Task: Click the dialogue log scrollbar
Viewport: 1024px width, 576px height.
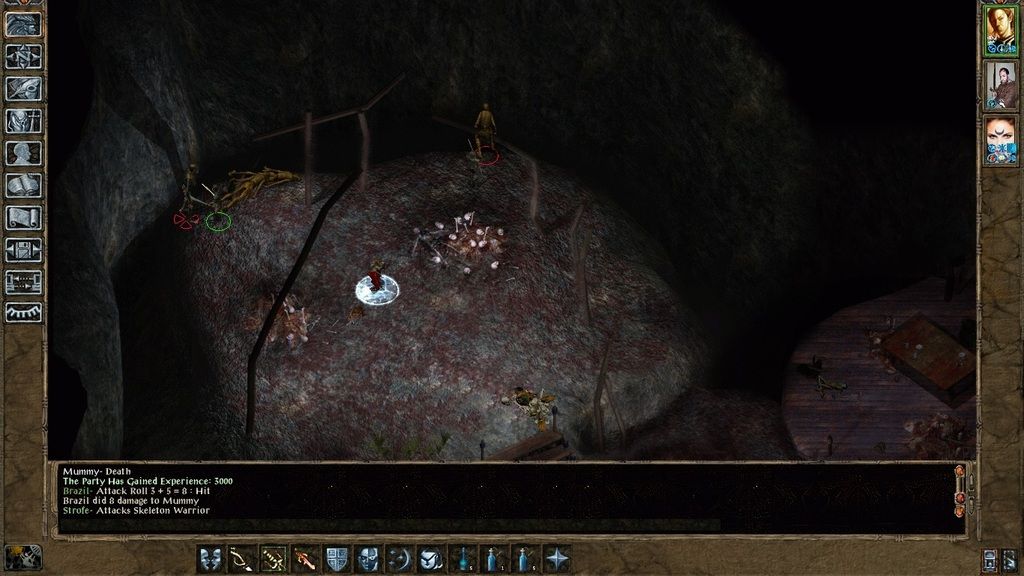Action: click(x=960, y=497)
